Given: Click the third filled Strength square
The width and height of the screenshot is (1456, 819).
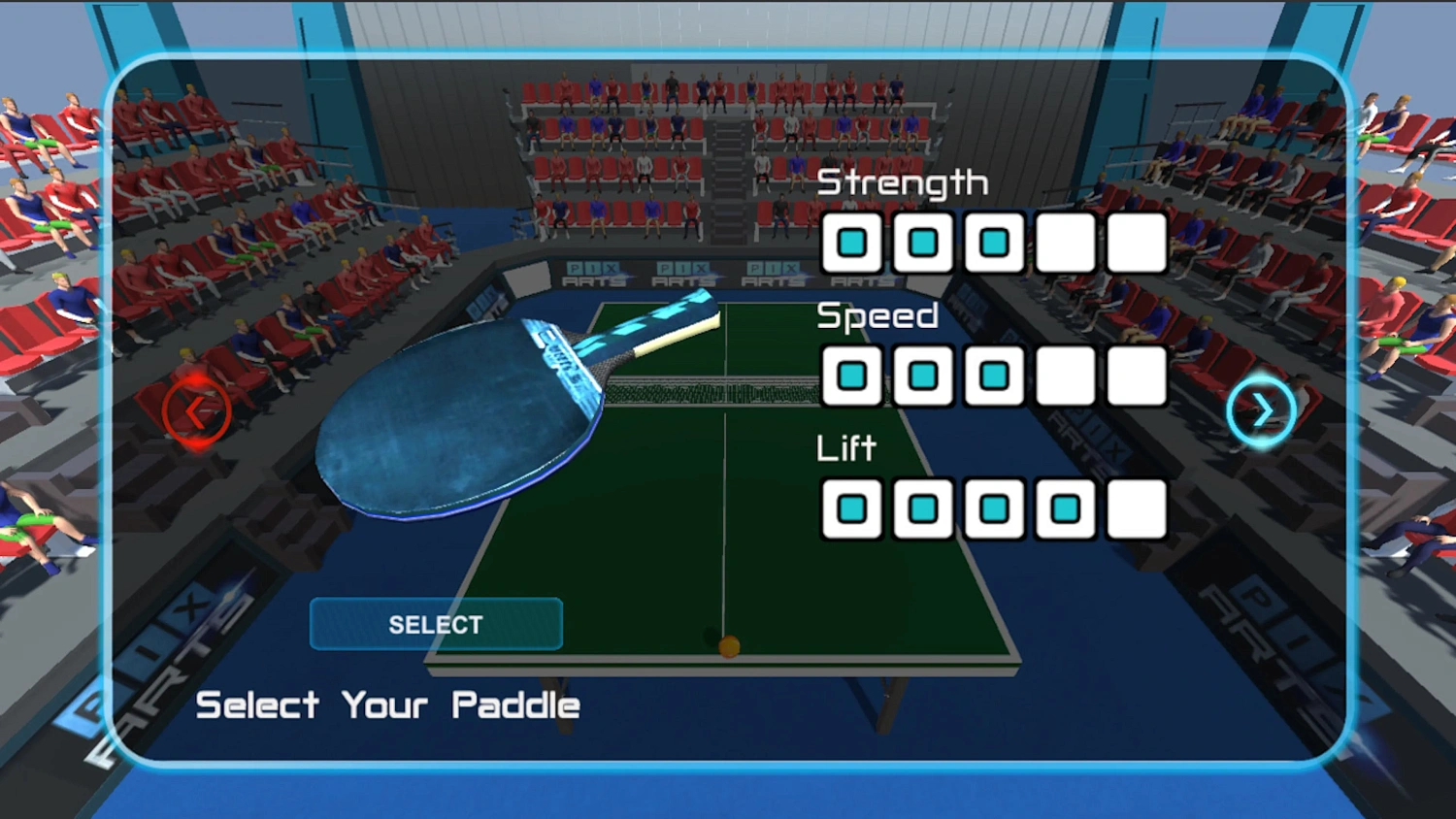Looking at the screenshot, I should tap(993, 244).
